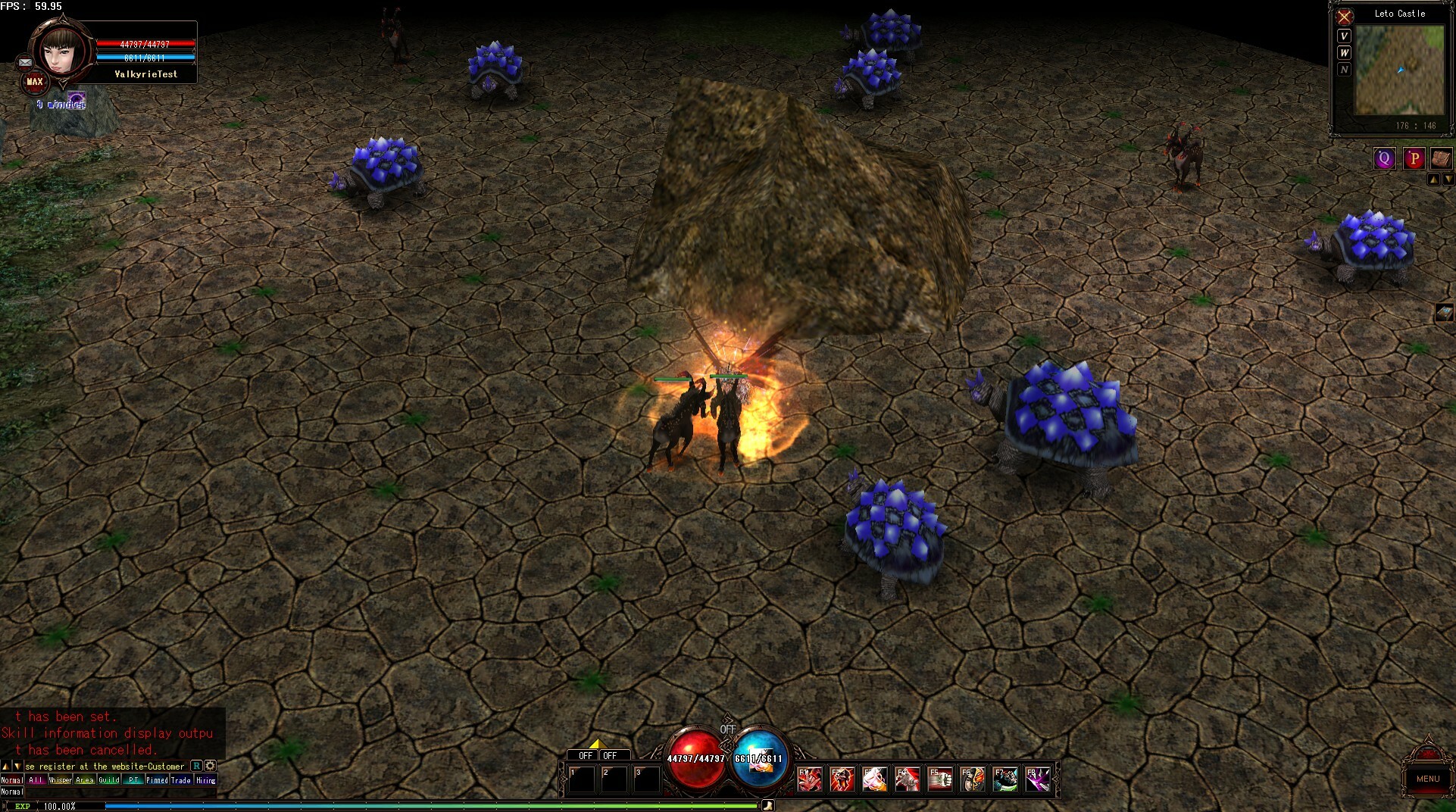The image size is (1456, 812).
Task: Click the up arrow below the minimap
Action: click(1433, 180)
